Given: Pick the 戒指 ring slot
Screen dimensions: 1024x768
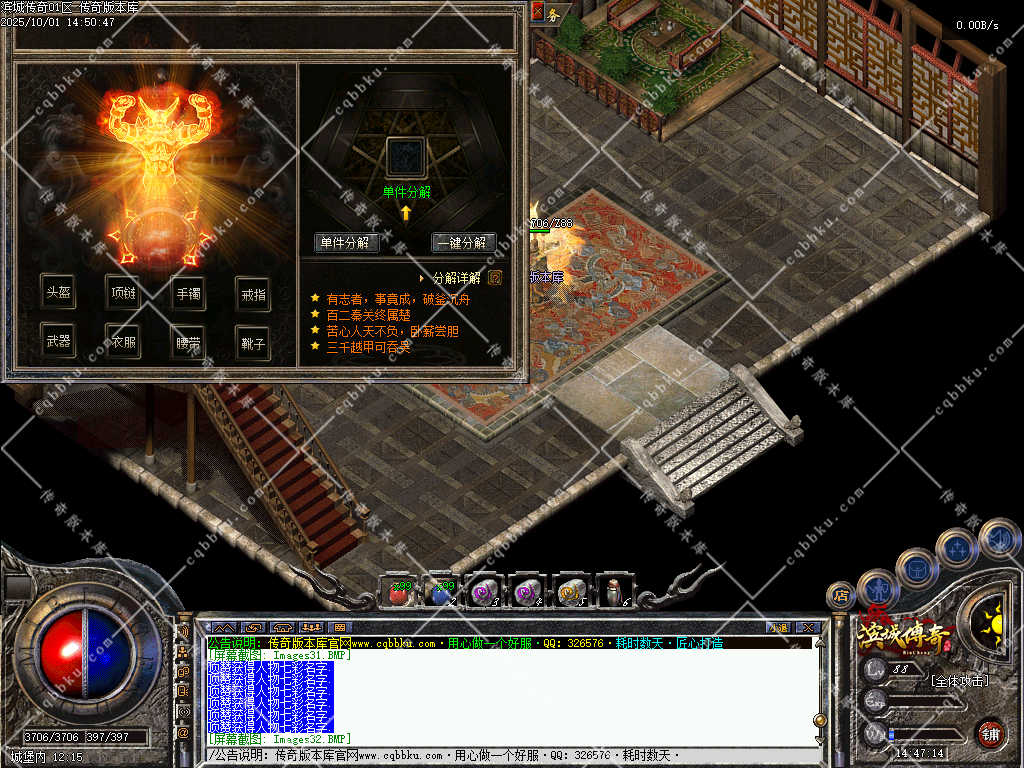Looking at the screenshot, I should pos(253,294).
